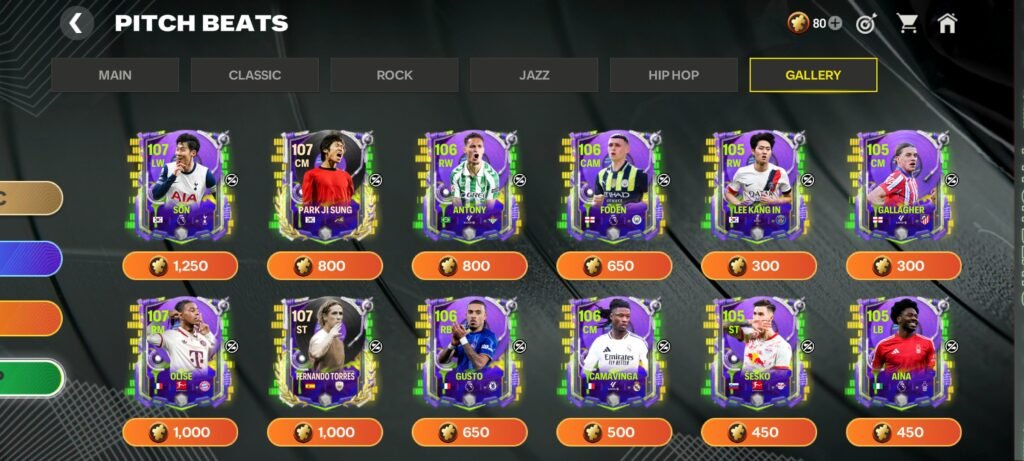This screenshot has width=1024, height=461.
Task: Show the Jazz tab
Action: pos(534,75)
